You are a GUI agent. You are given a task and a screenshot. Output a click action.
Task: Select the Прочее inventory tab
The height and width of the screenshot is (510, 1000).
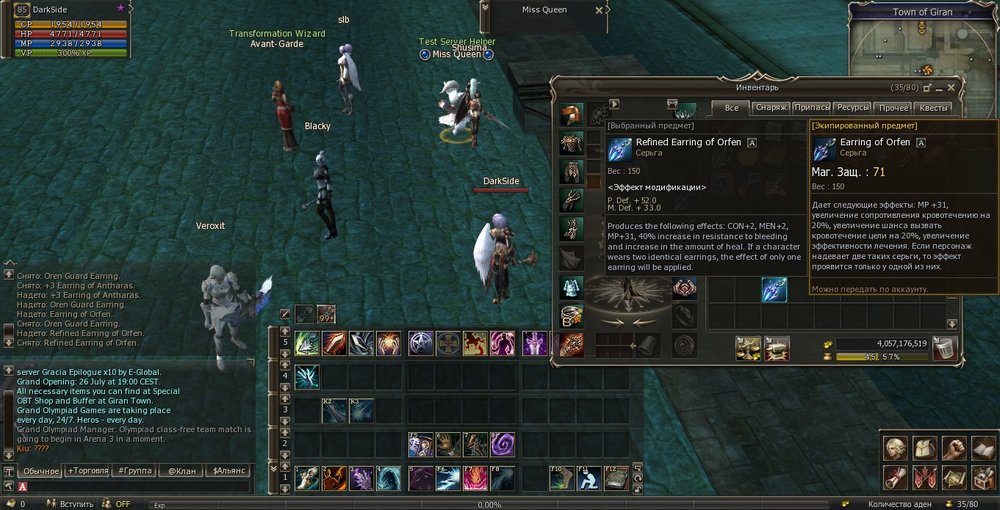pyautogui.click(x=893, y=108)
